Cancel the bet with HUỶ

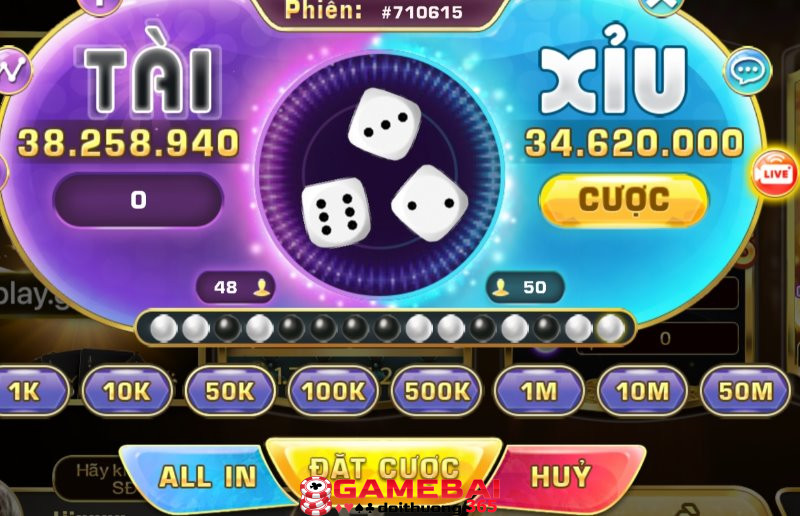561,475
